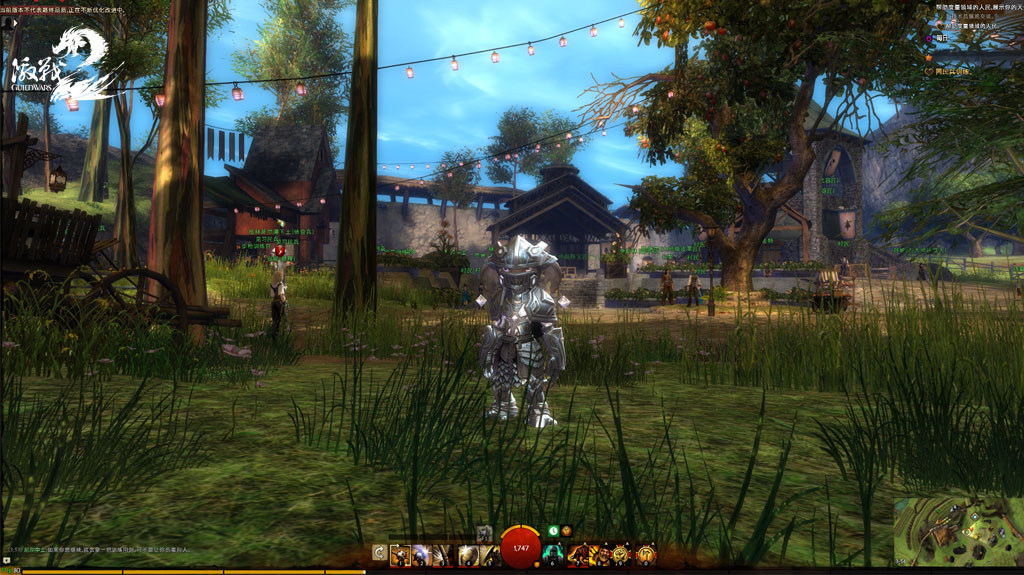Activate shield skill 4 on the hotbar

[x=467, y=553]
